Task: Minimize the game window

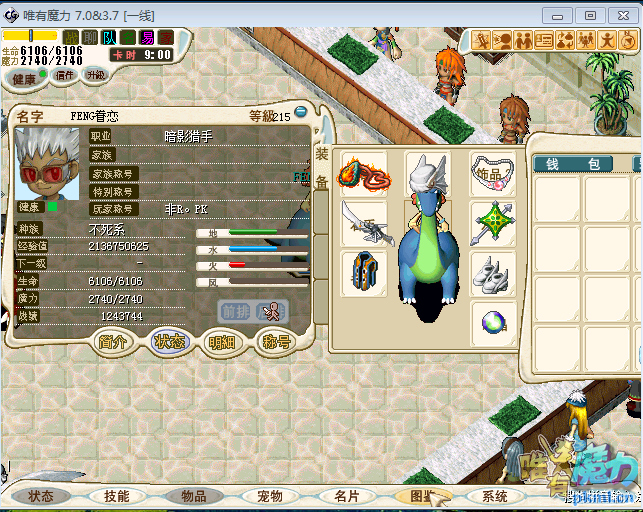Action: pos(562,15)
